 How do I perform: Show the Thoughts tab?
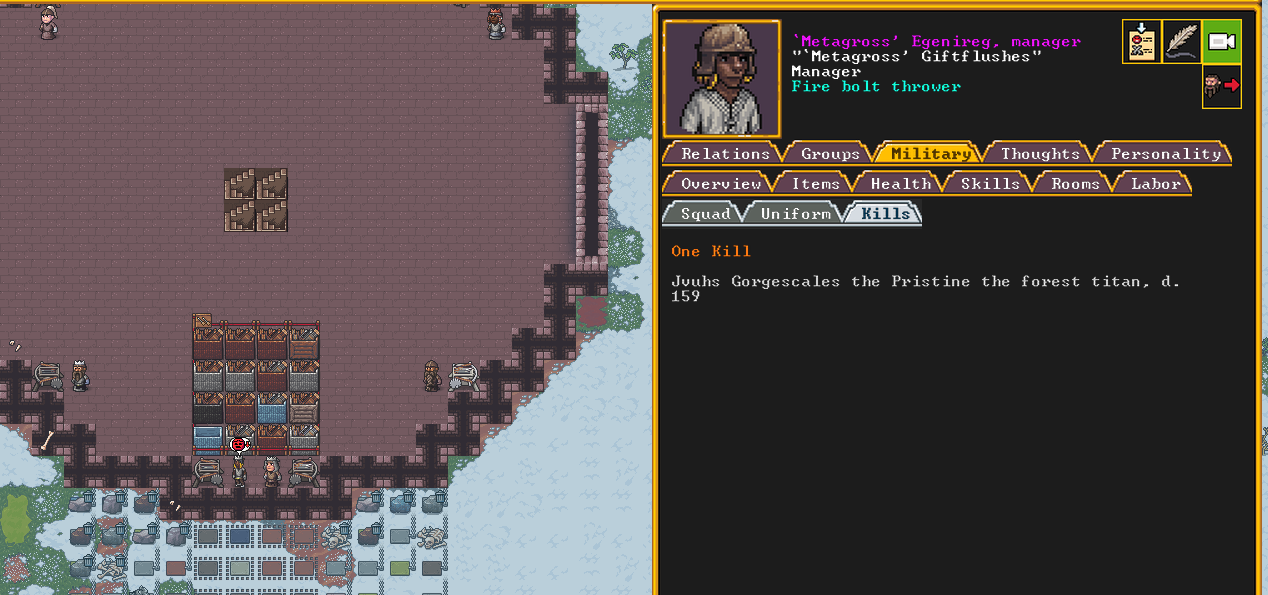point(1040,154)
